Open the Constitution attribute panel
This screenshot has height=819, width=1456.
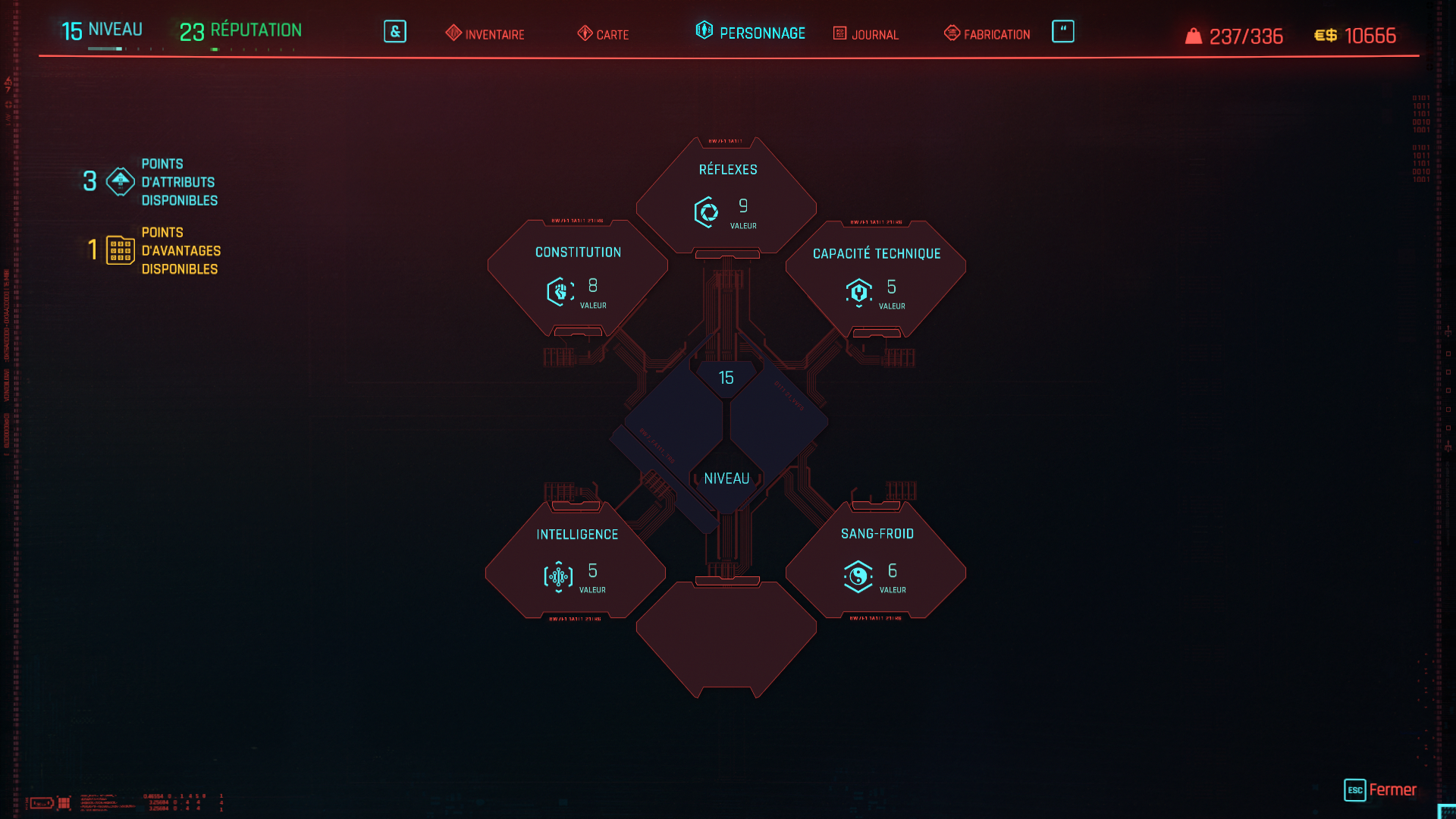577,277
